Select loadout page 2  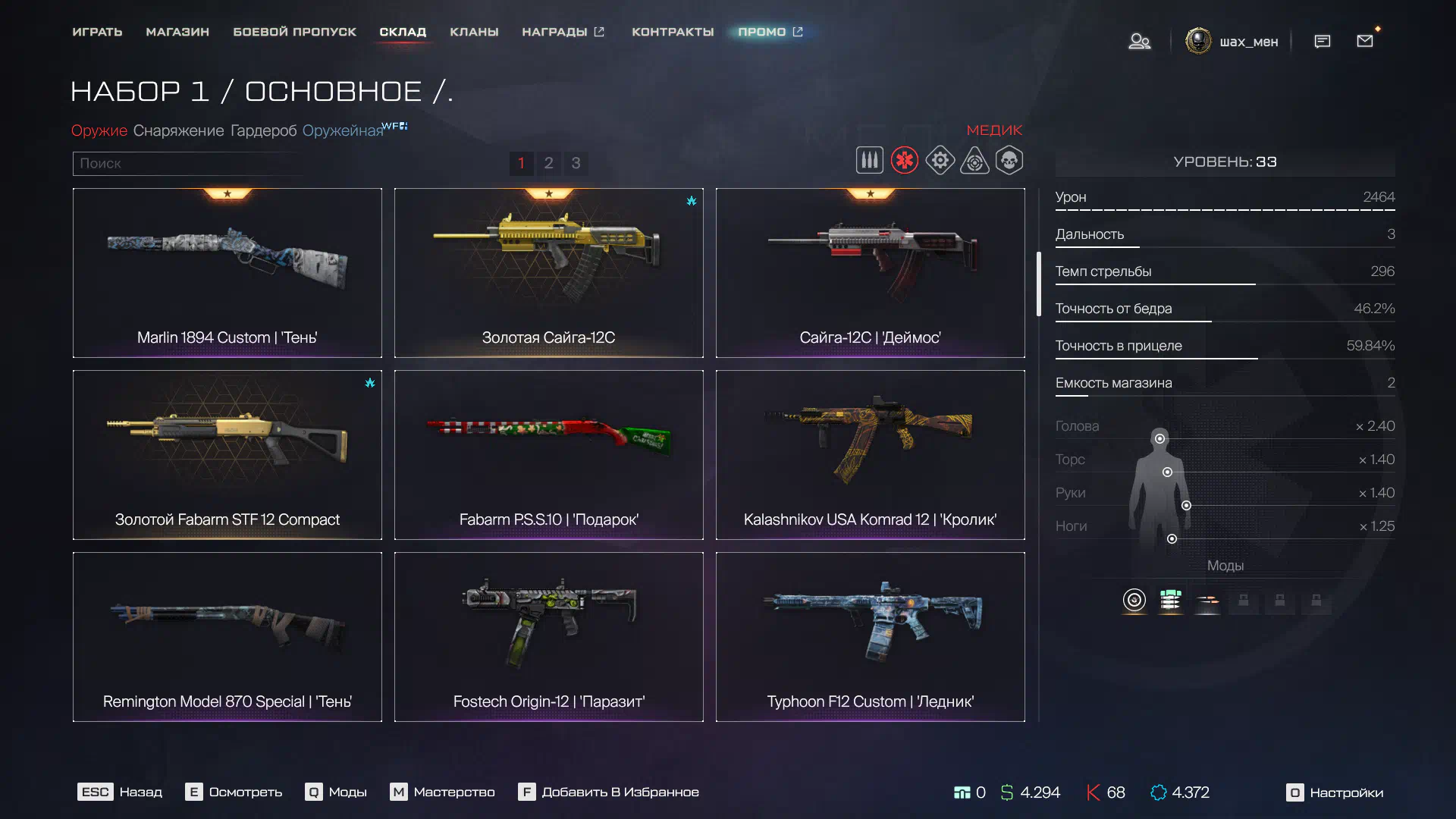[x=548, y=163]
